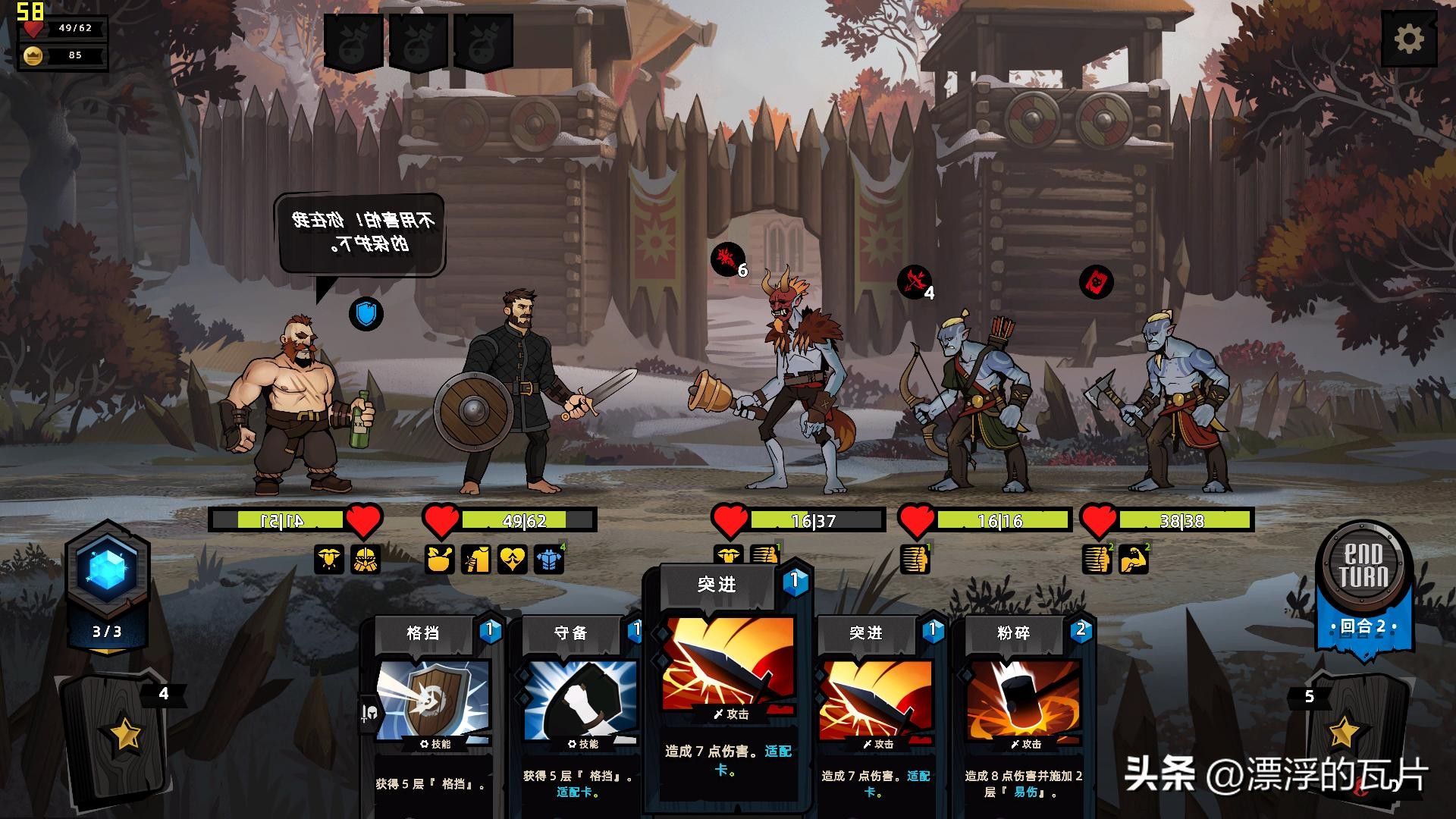
Task: End the current turn
Action: (x=1365, y=566)
